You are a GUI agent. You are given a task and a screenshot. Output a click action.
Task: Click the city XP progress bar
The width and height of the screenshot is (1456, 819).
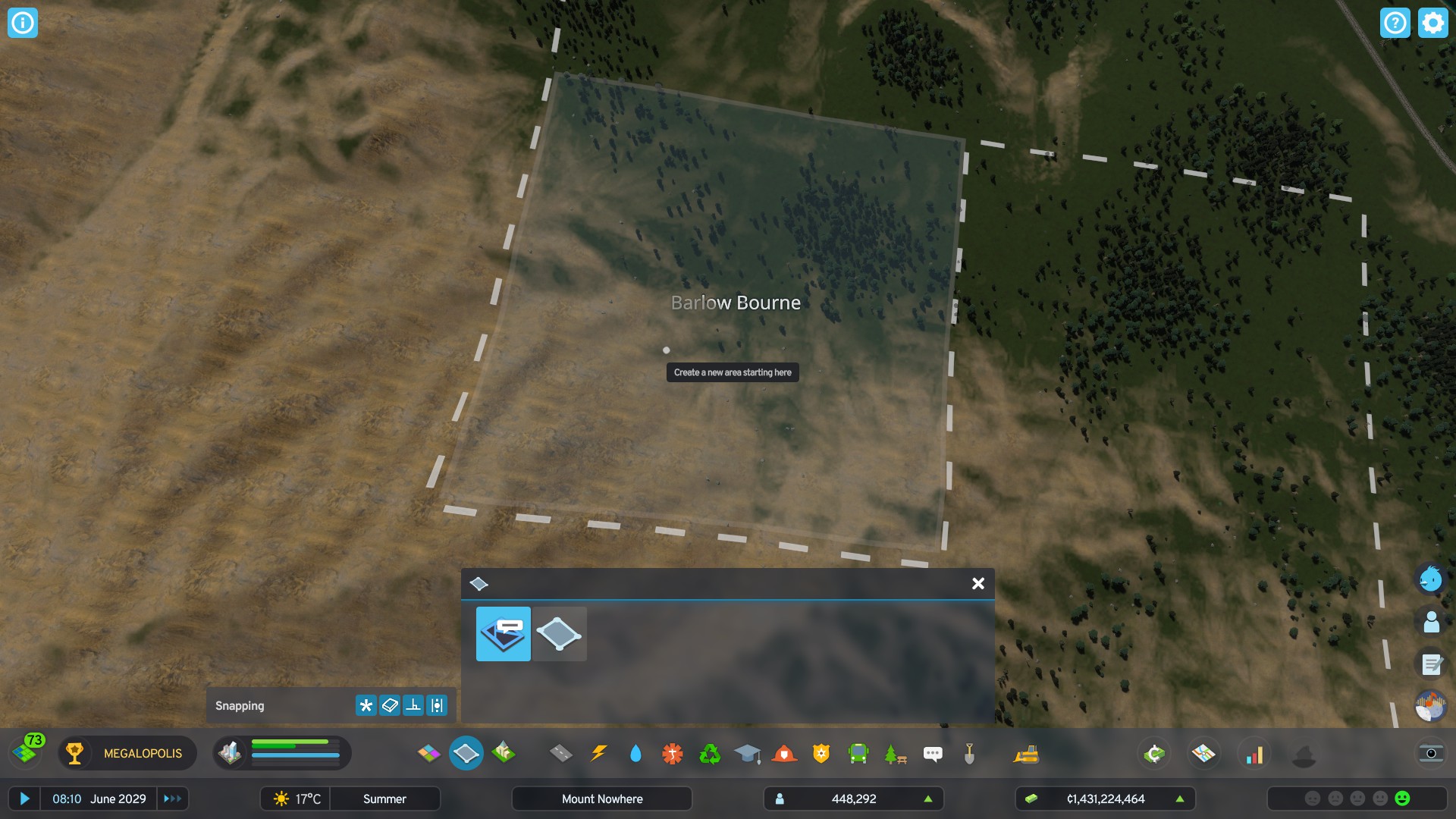point(297,753)
